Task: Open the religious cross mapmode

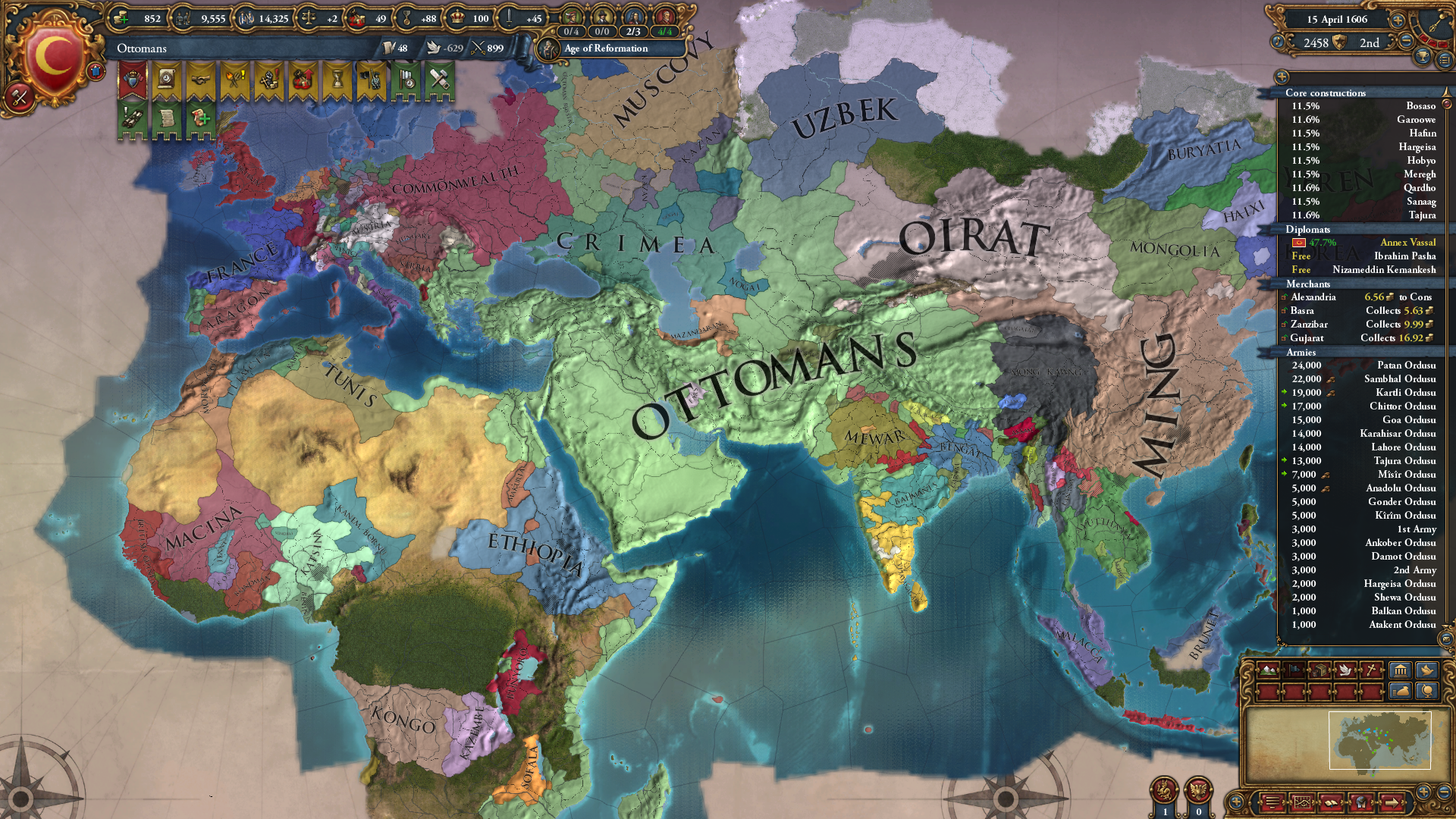Action: pos(1372,670)
